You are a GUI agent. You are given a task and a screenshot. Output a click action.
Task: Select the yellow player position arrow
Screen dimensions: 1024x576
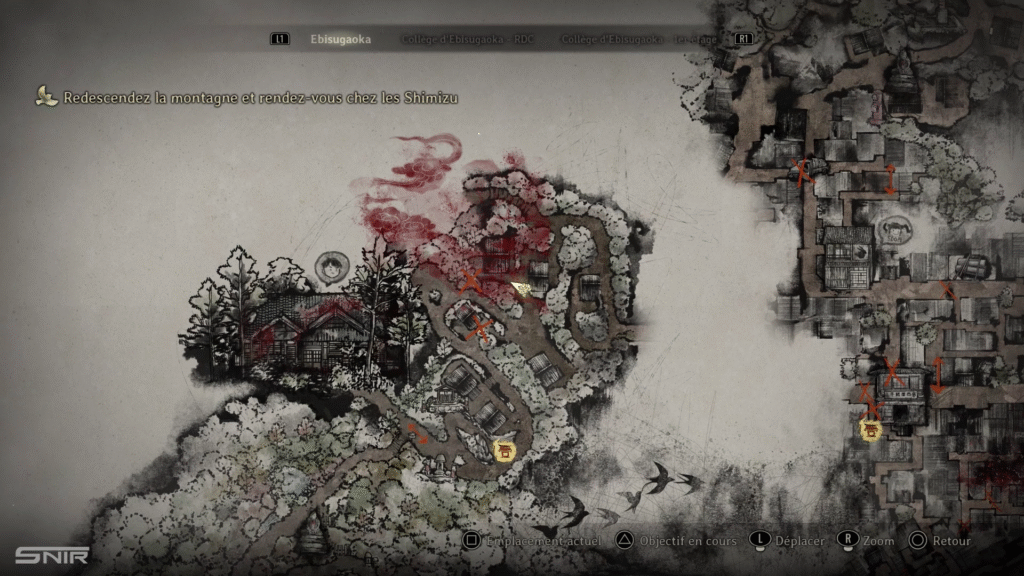tap(521, 288)
